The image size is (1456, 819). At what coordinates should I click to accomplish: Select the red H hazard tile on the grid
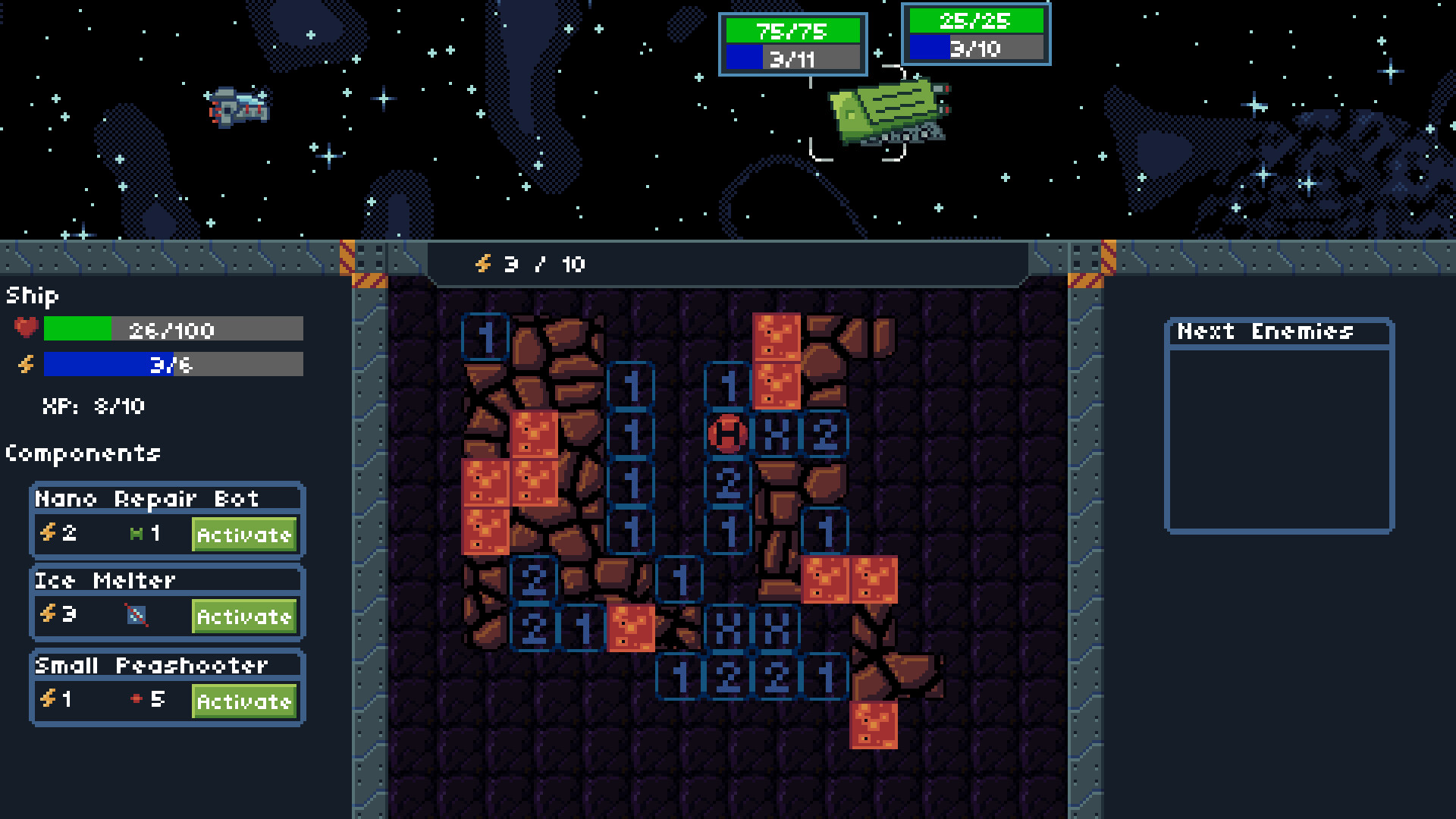(727, 435)
